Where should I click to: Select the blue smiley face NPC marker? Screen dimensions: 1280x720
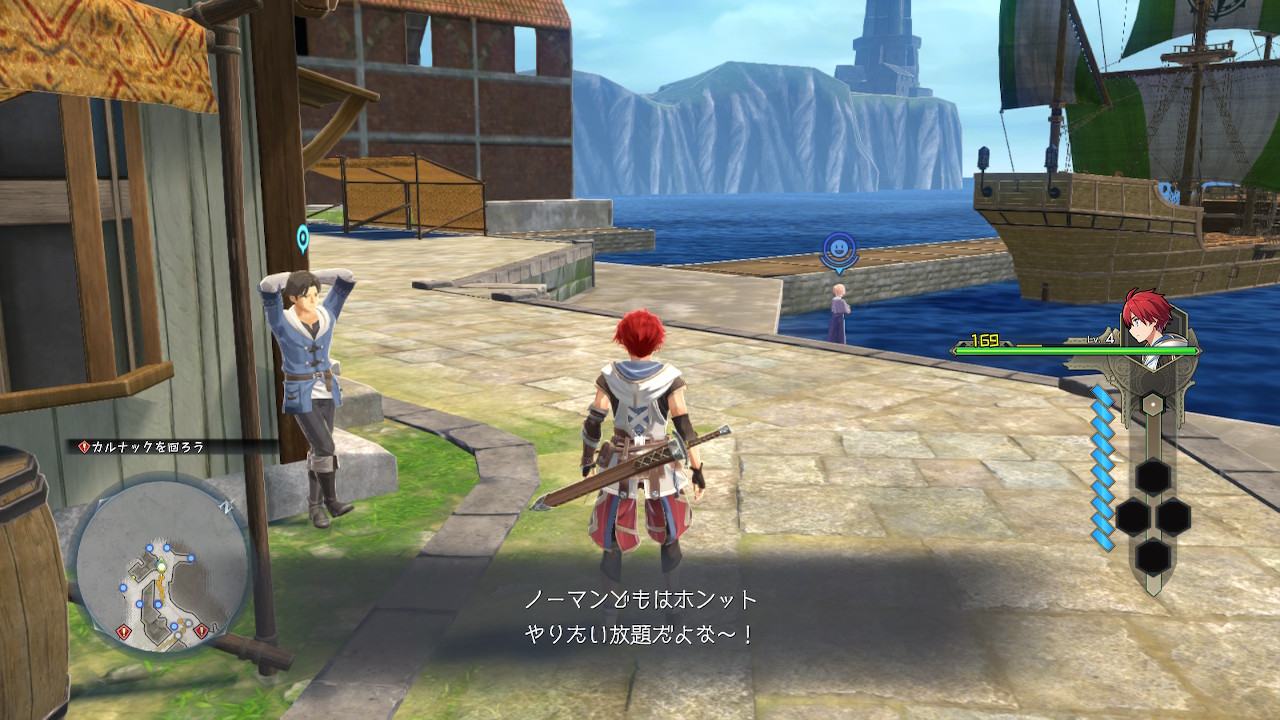point(839,250)
